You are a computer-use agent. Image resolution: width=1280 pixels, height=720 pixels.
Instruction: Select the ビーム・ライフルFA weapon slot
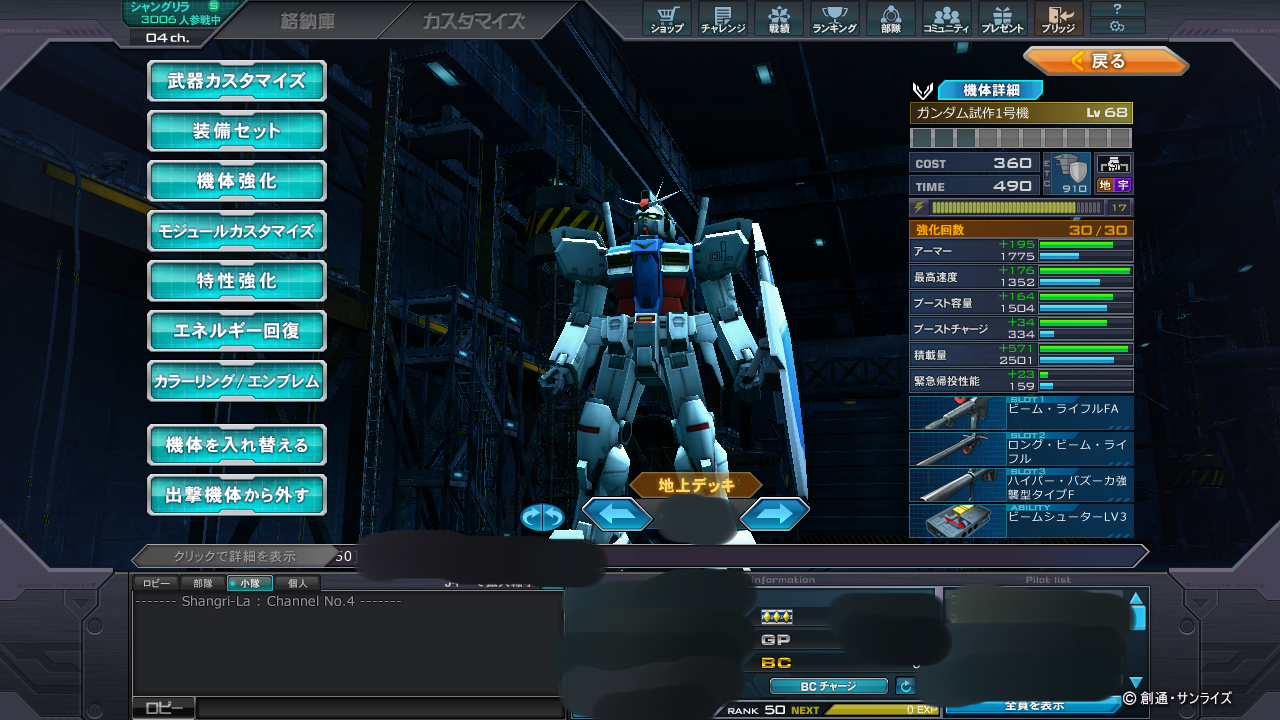1021,414
